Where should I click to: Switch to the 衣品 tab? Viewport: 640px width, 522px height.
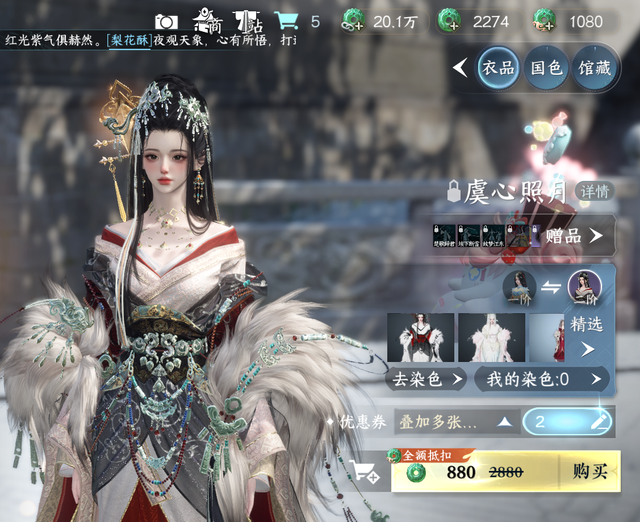[x=498, y=68]
